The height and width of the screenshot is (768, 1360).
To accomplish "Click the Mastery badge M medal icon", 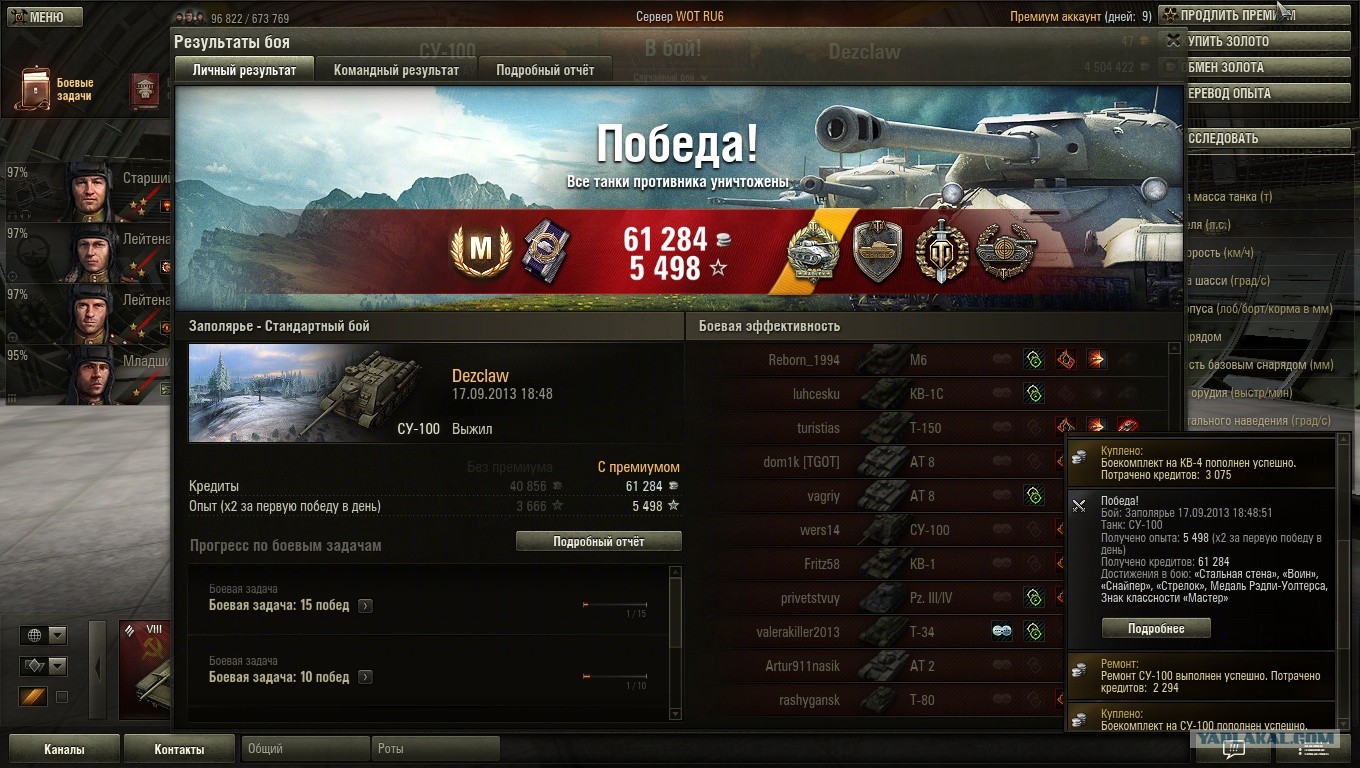I will tap(482, 251).
